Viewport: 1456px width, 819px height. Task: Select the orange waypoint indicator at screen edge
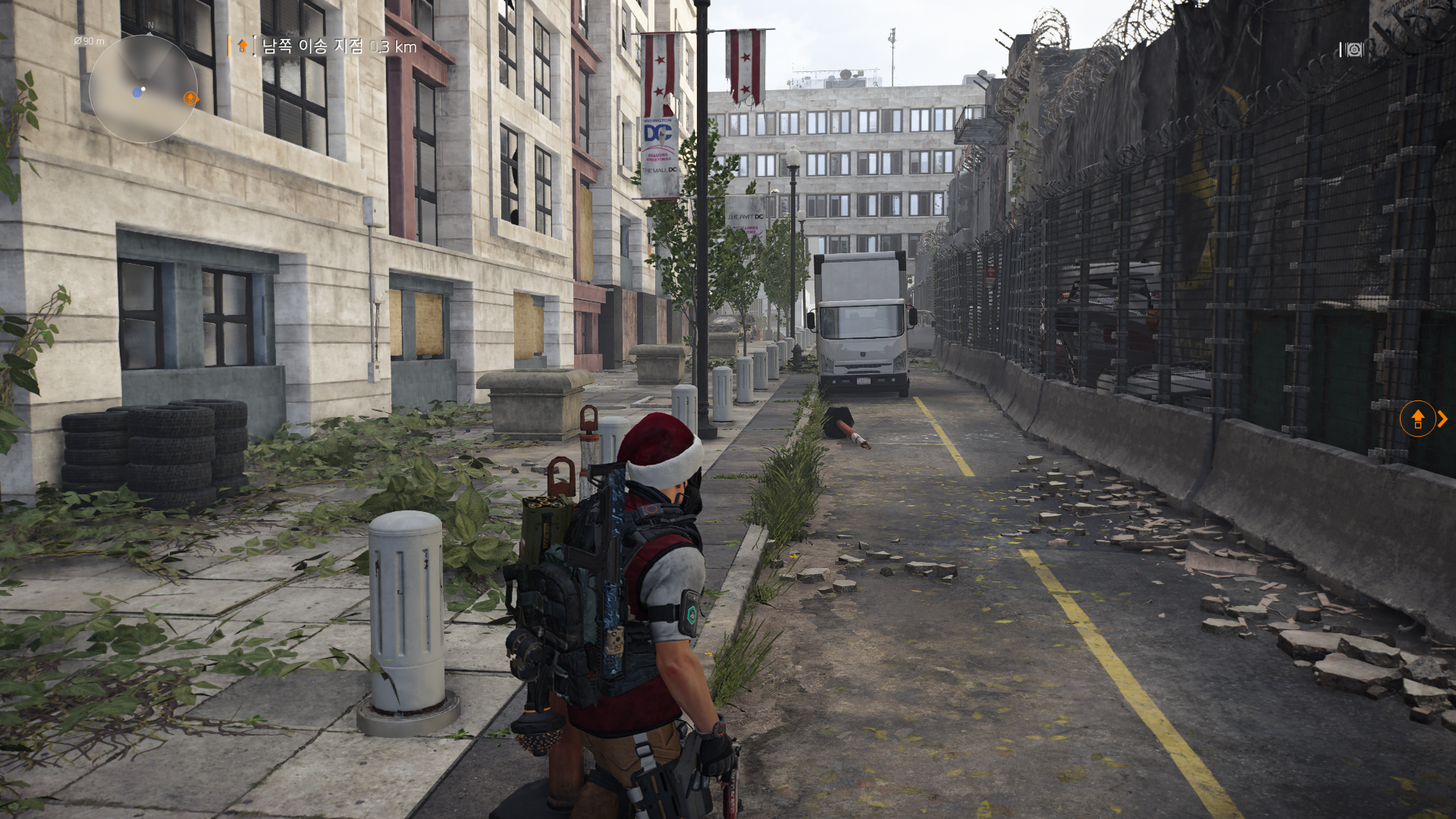point(1417,419)
